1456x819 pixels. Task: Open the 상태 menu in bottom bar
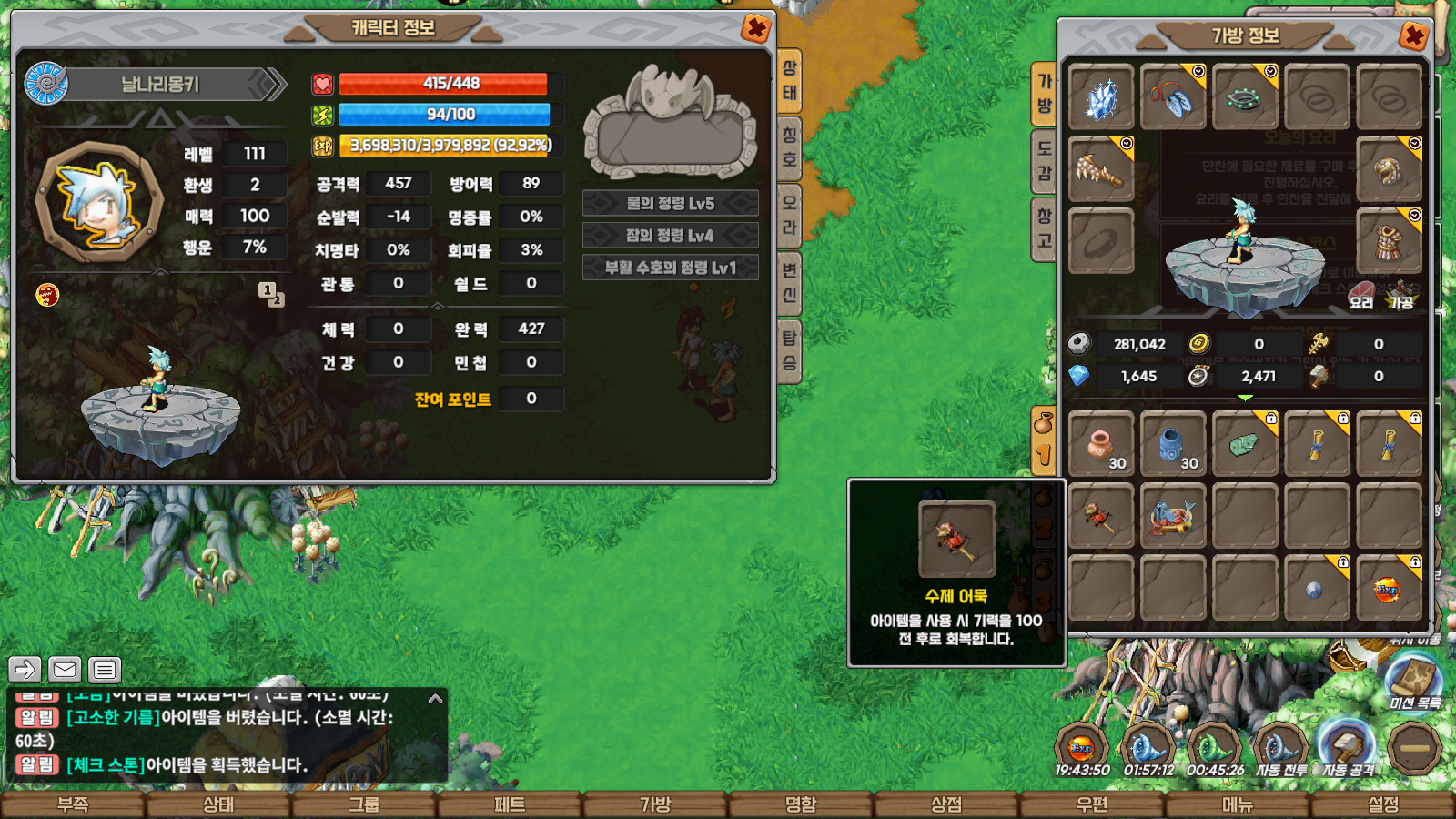pos(218,805)
